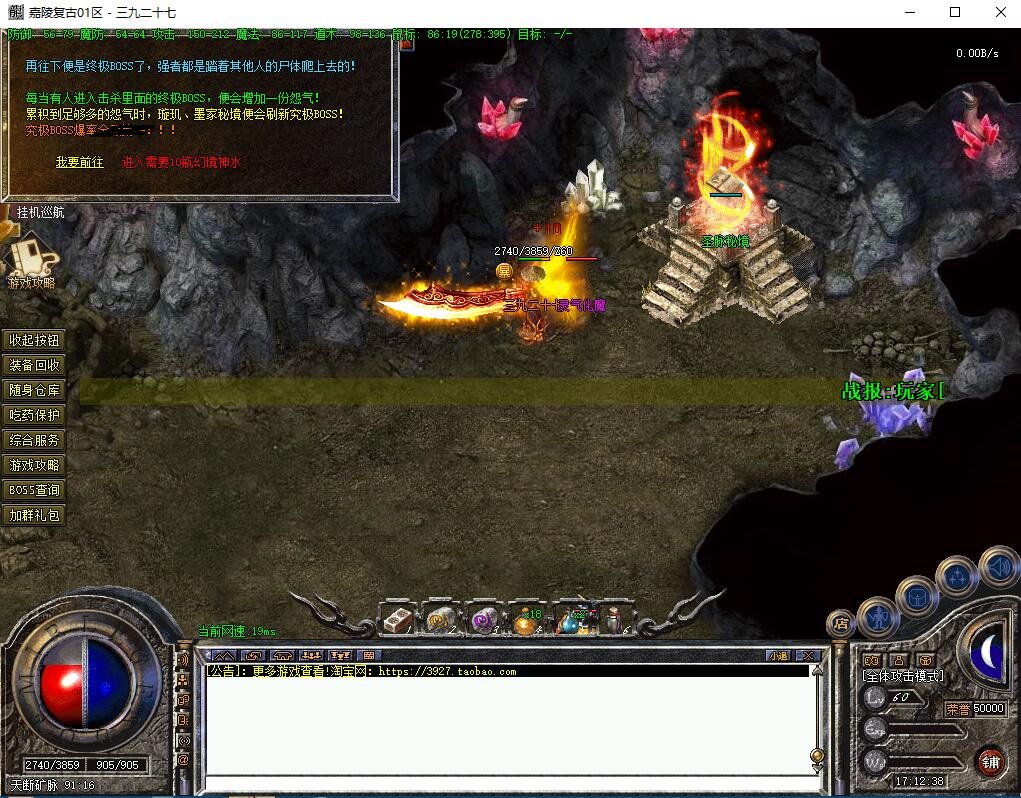Open the 综合服务 services menu
The height and width of the screenshot is (798, 1021).
click(x=35, y=440)
